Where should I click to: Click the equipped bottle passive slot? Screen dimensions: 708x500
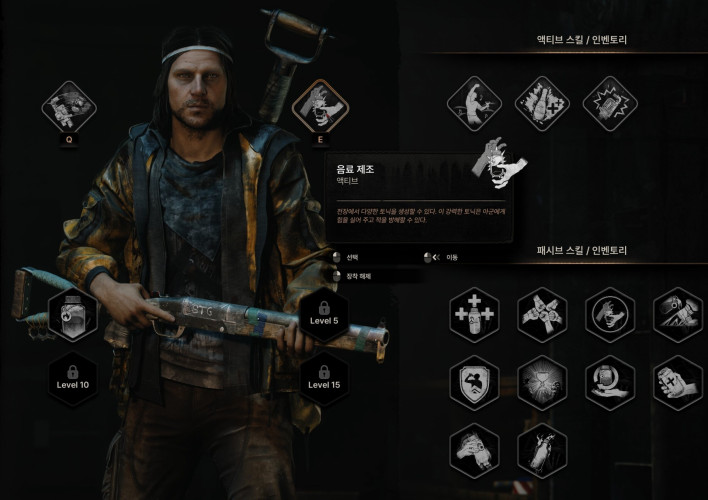point(73,314)
